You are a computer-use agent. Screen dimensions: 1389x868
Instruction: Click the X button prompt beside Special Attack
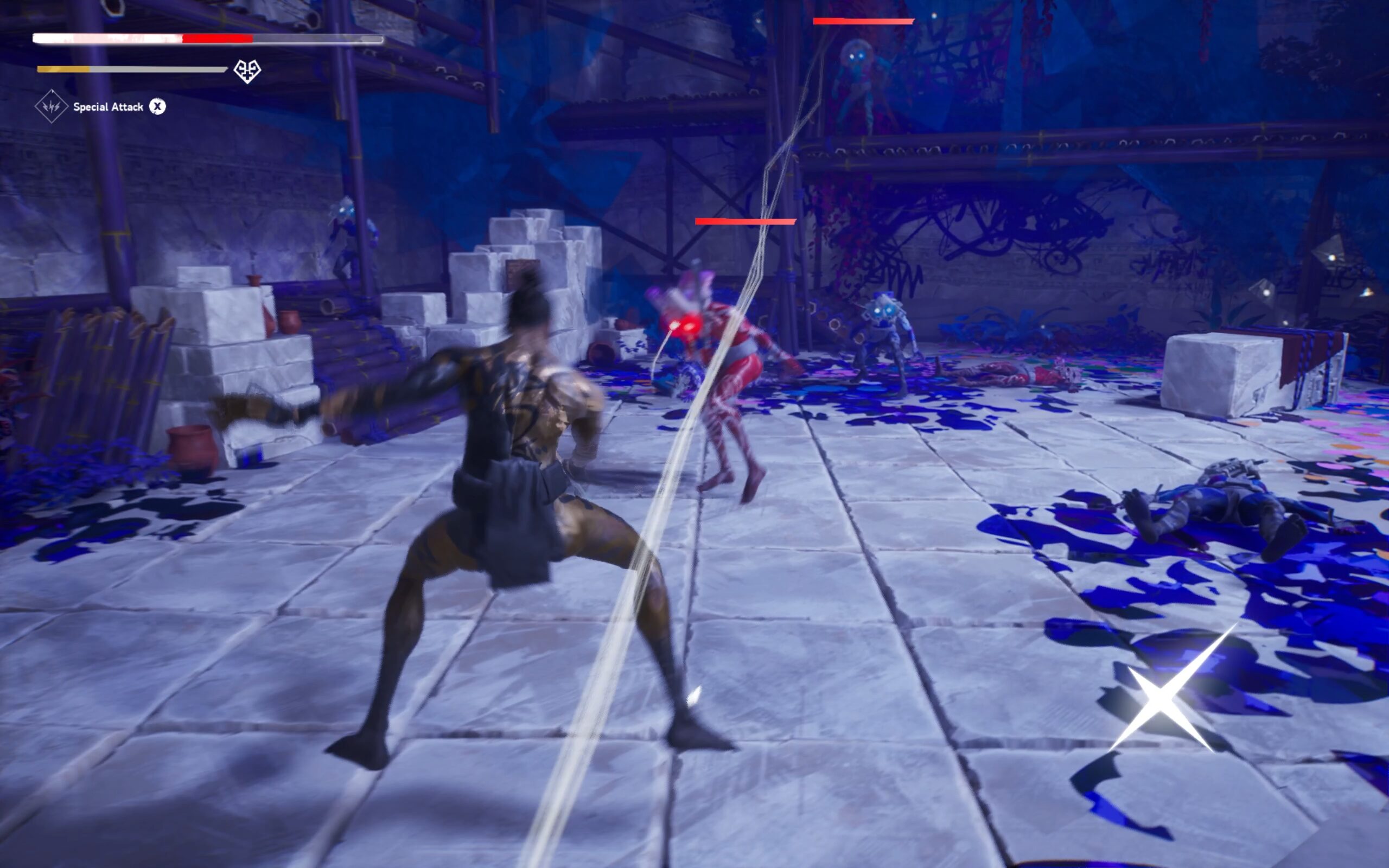pyautogui.click(x=159, y=106)
